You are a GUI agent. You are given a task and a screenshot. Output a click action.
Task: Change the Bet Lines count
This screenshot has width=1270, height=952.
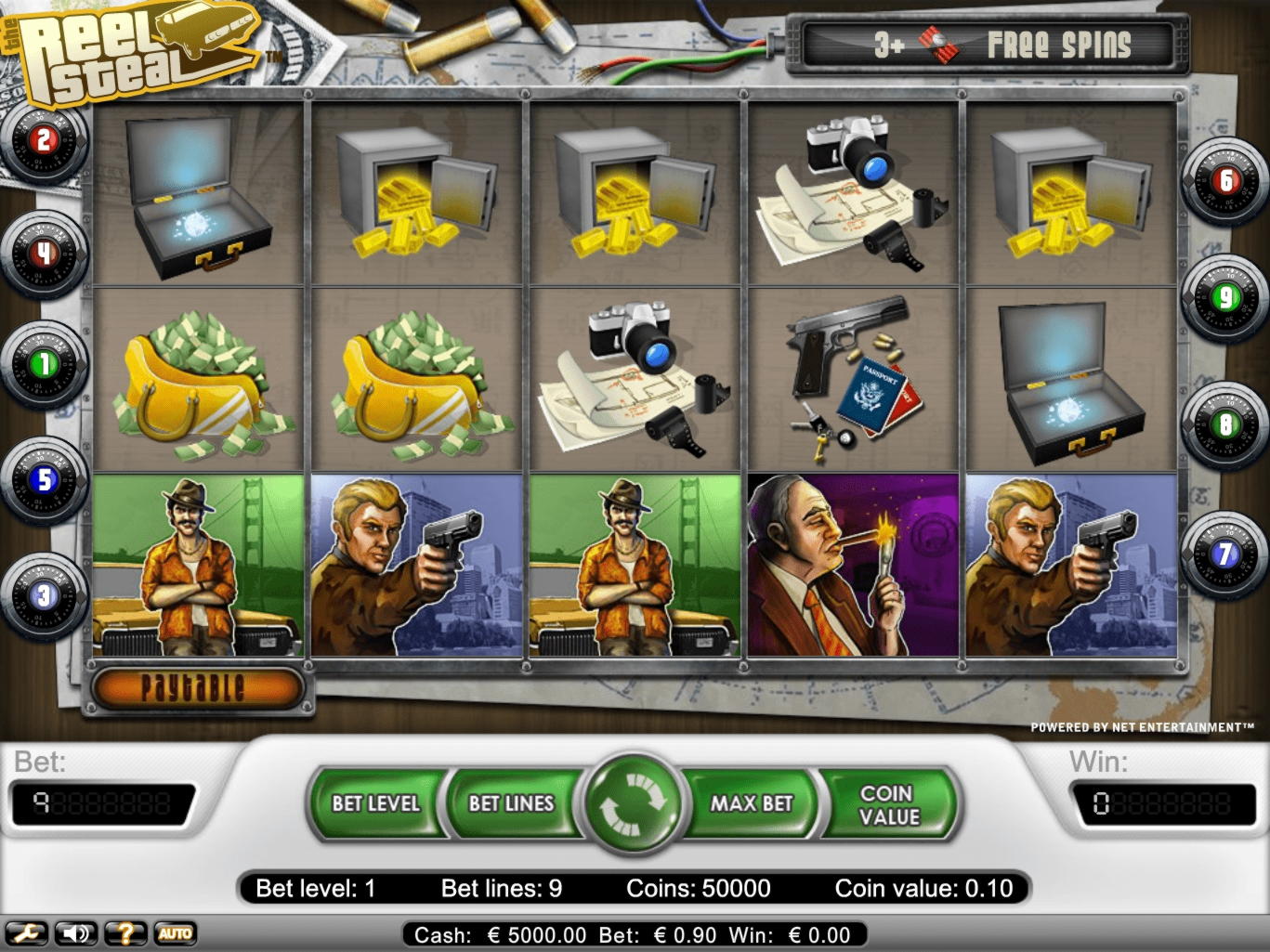click(x=510, y=804)
